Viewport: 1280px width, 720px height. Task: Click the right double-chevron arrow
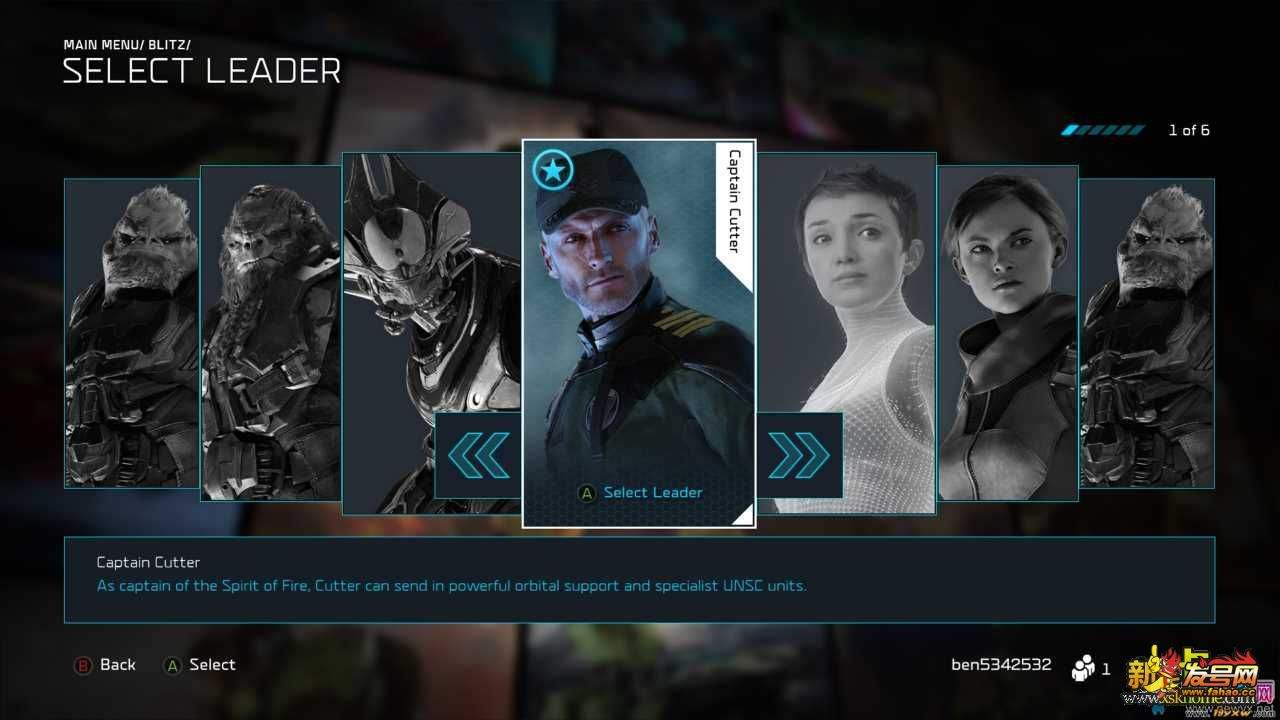799,455
